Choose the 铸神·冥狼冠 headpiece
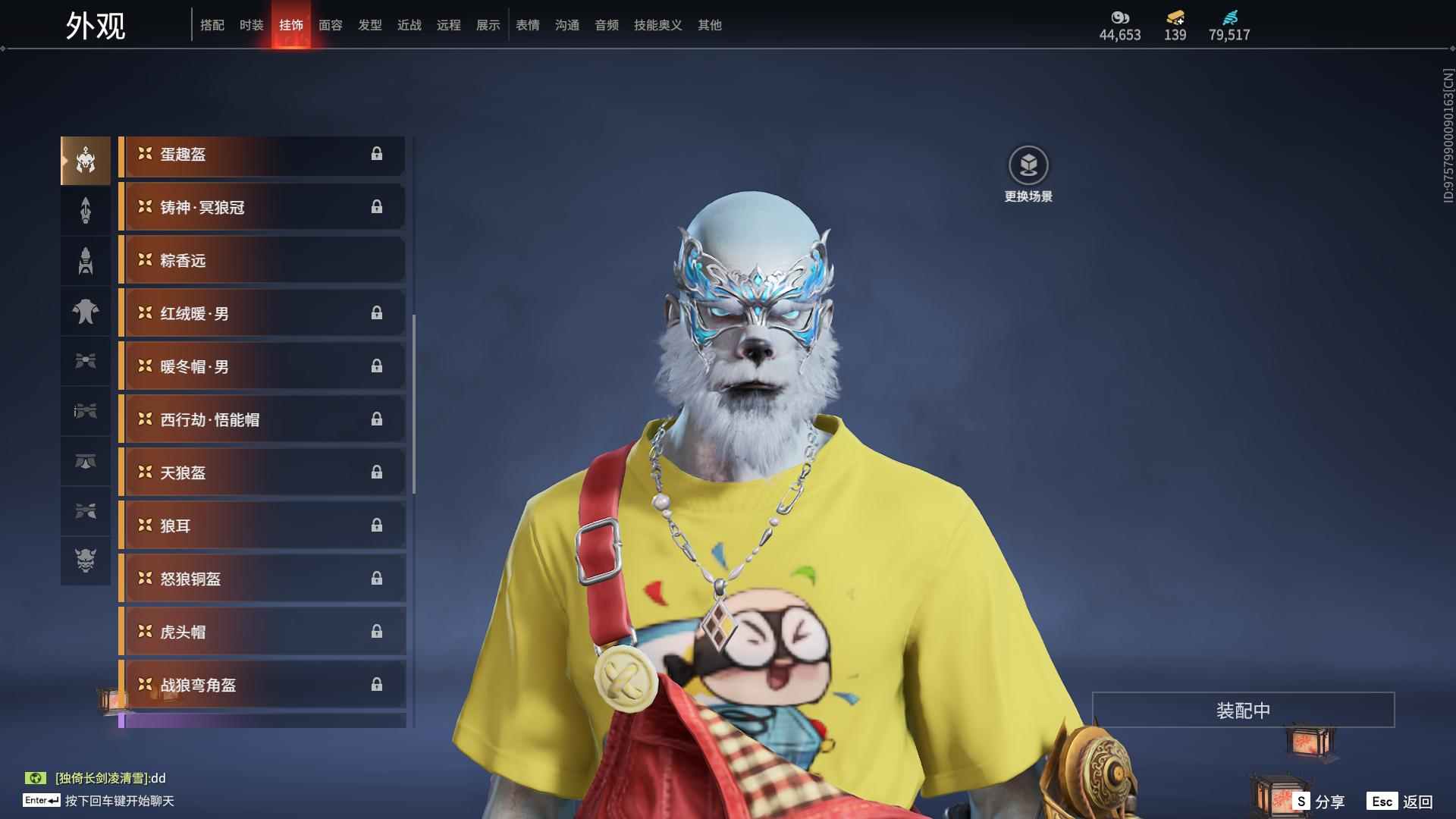1456x819 pixels. (262, 208)
